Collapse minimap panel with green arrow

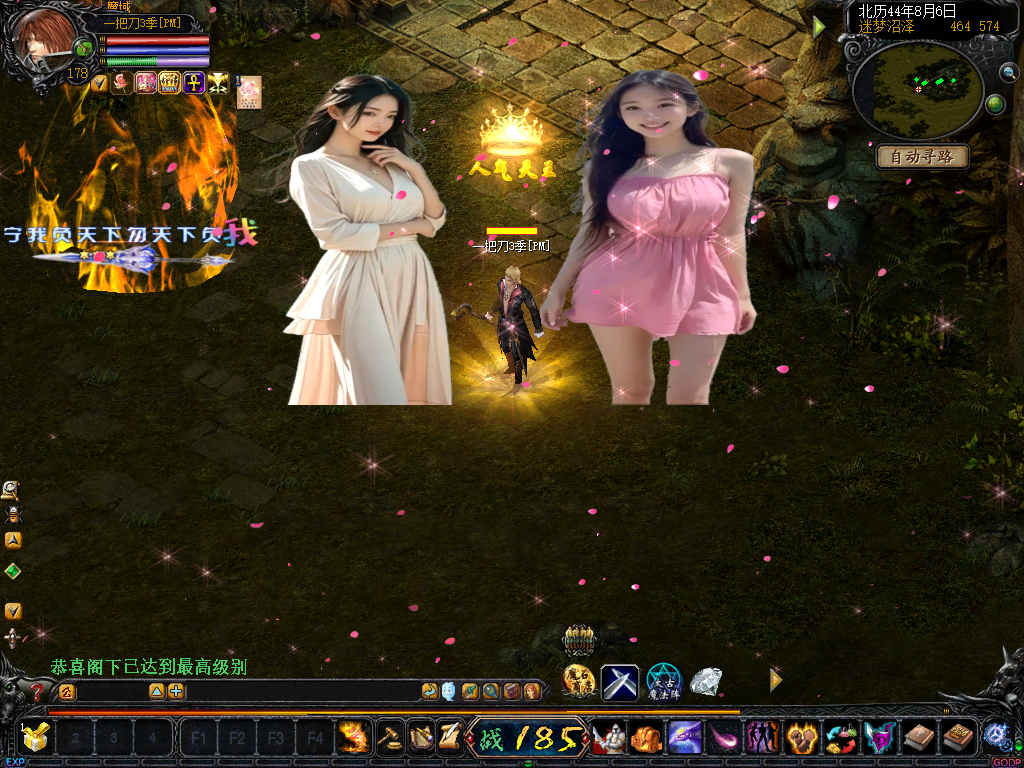(x=819, y=28)
